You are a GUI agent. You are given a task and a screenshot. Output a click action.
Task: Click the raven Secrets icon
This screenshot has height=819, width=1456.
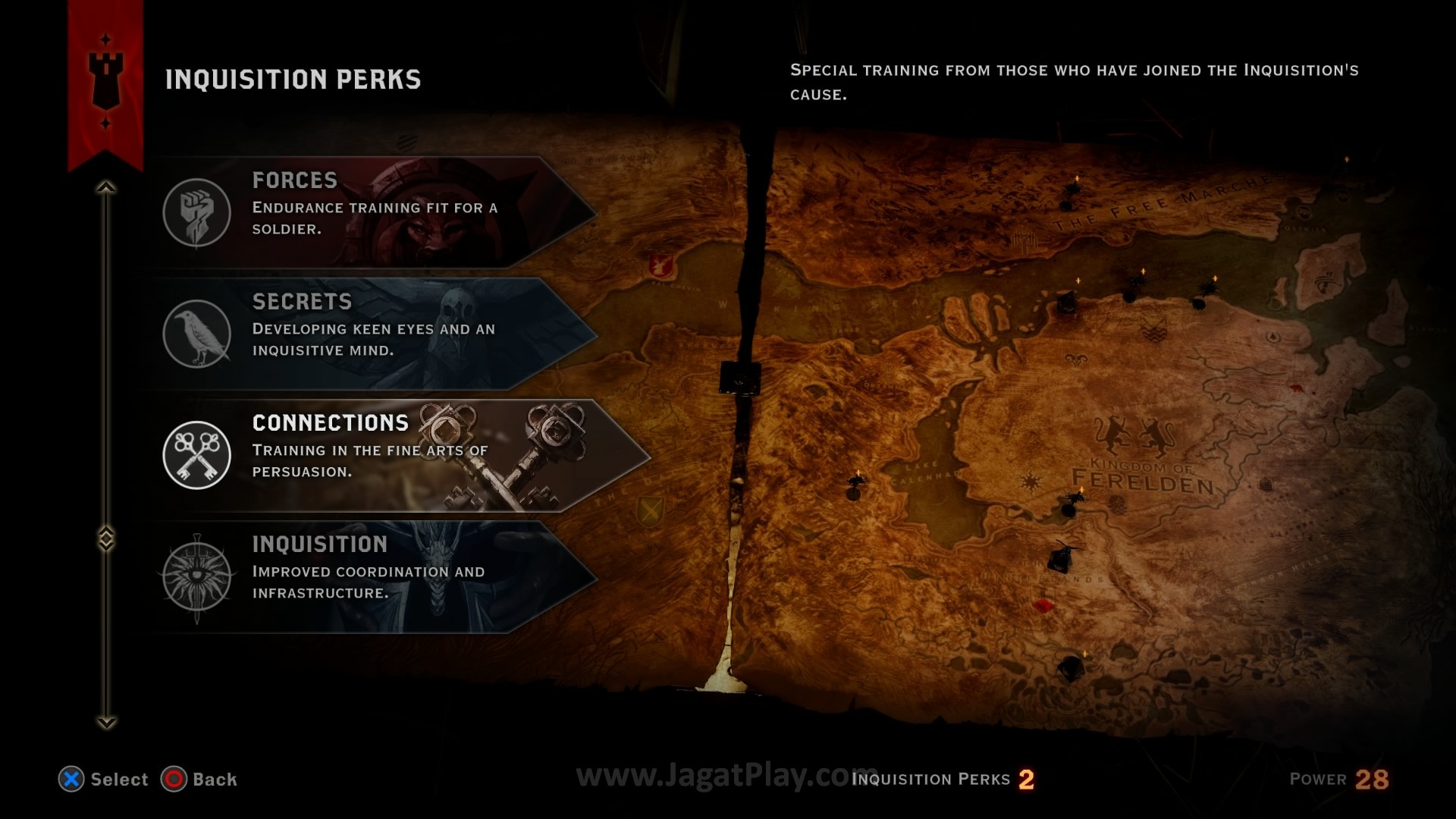pyautogui.click(x=197, y=334)
